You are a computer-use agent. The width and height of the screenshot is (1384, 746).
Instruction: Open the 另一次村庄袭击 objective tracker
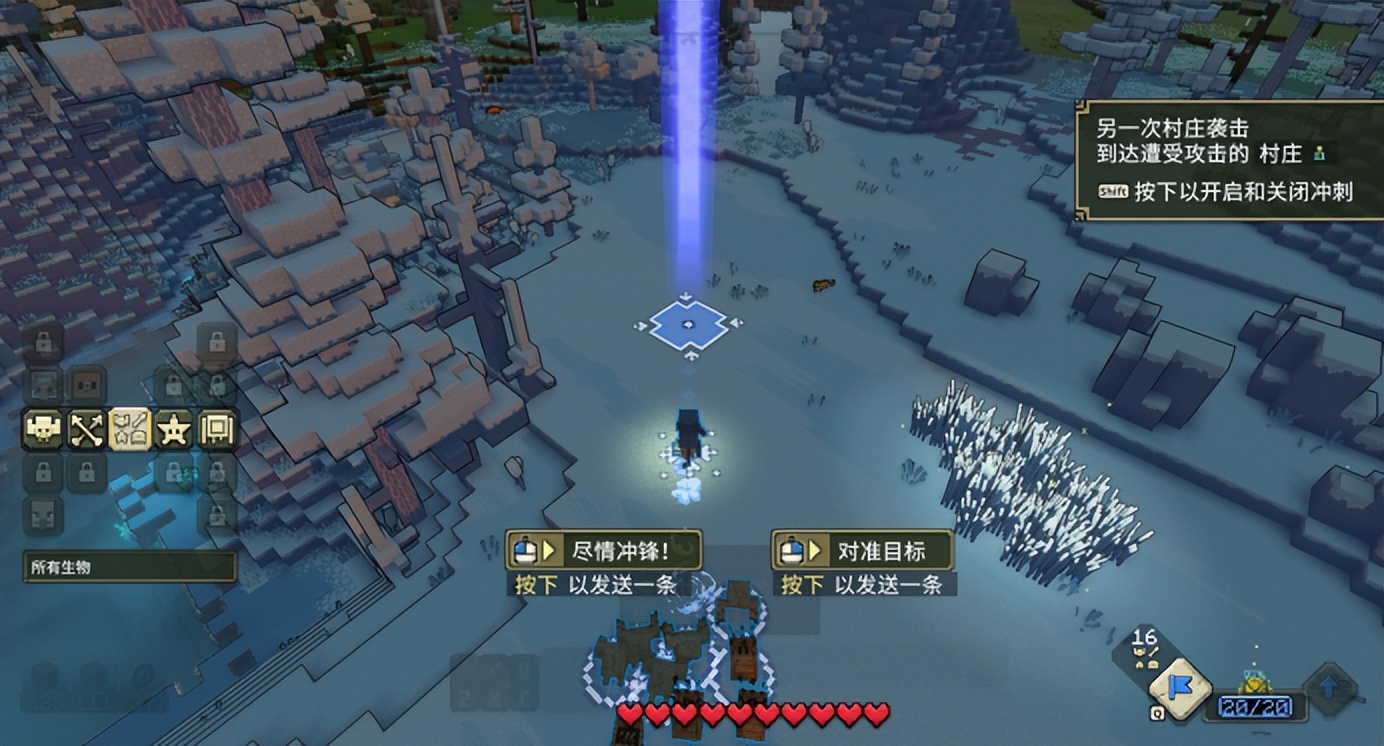(x=1229, y=160)
